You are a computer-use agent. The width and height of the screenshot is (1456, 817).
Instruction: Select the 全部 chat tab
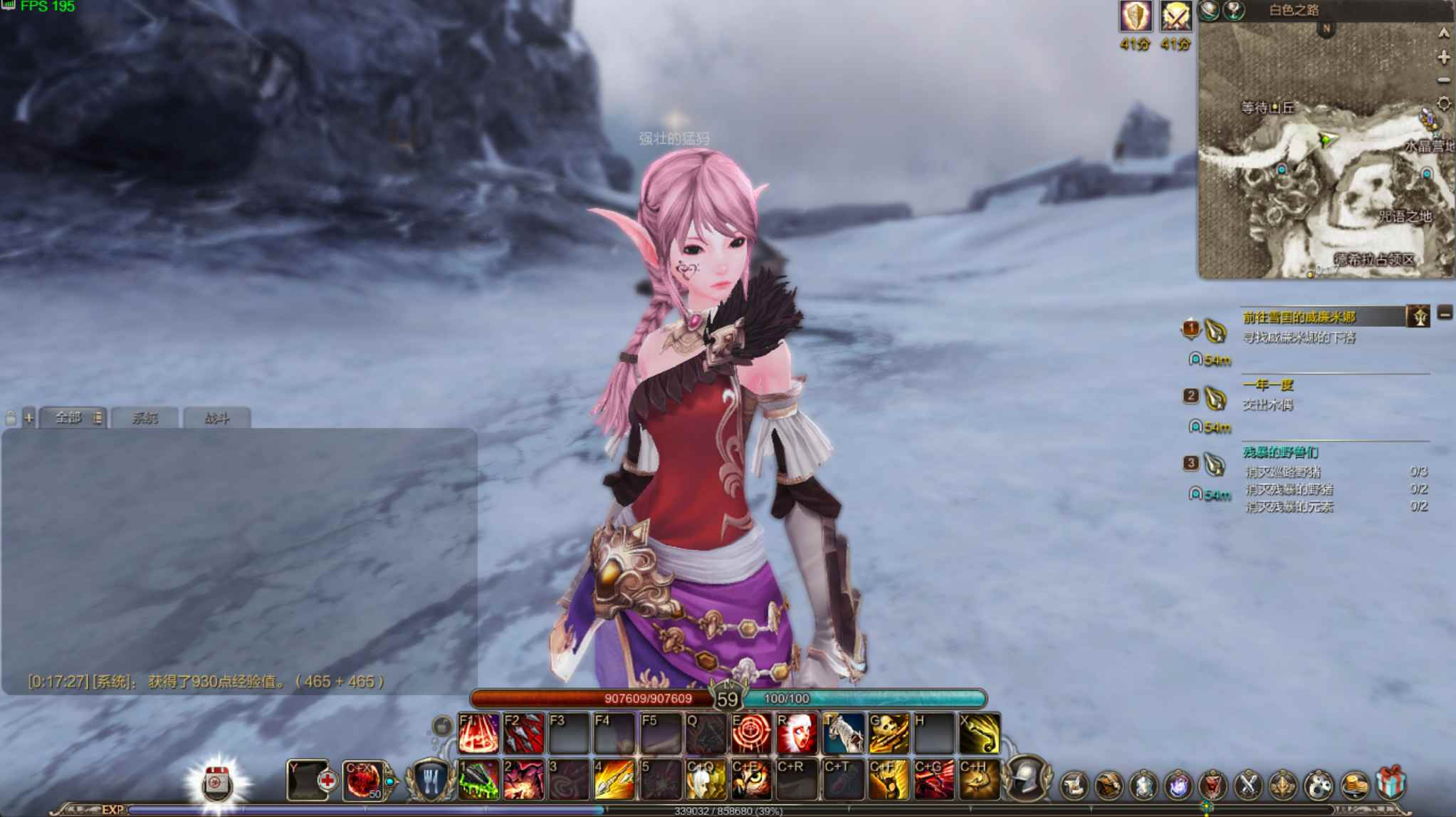click(69, 418)
